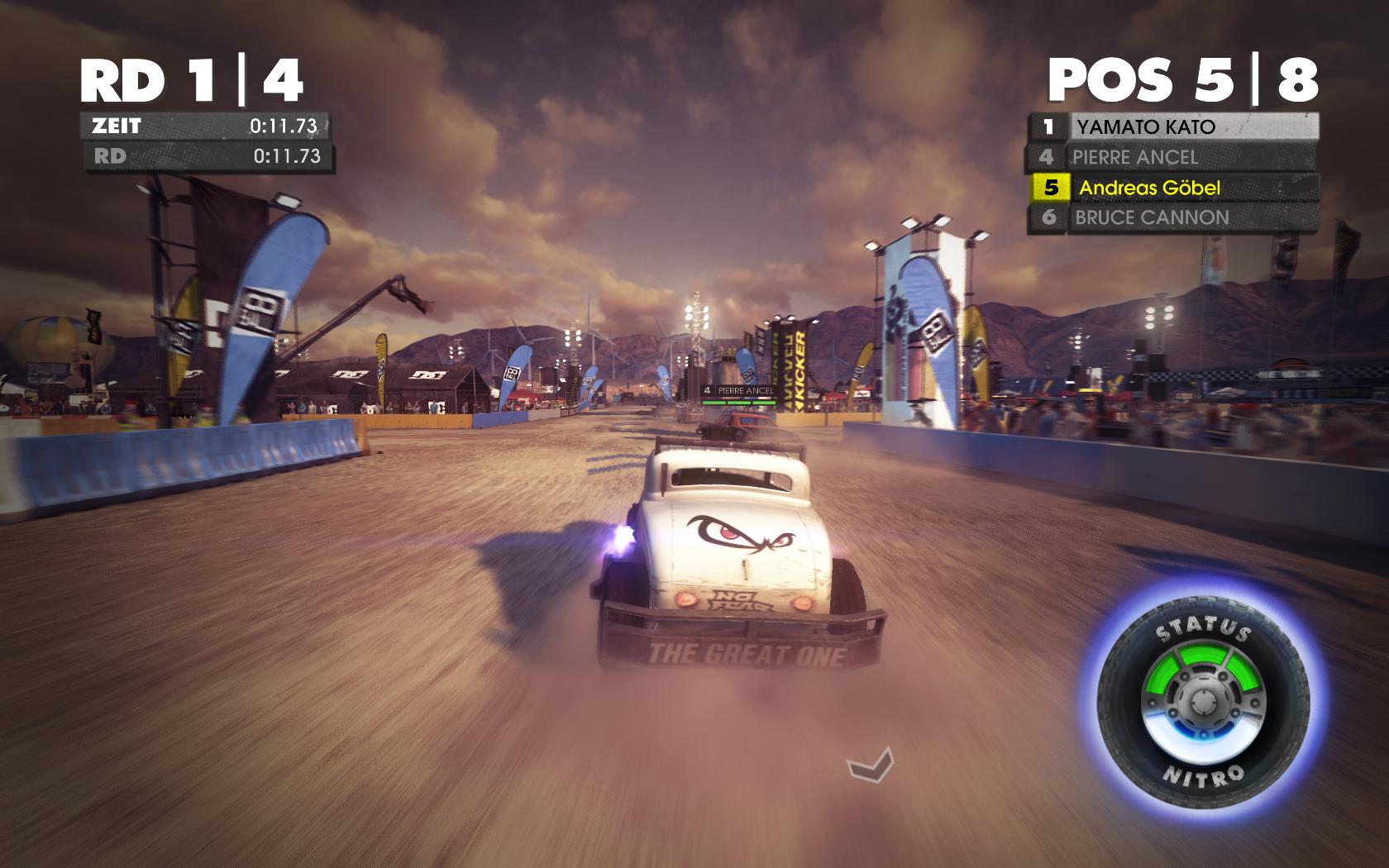Select Yamato Kato in the standings list
Image resolution: width=1389 pixels, height=868 pixels.
[x=1174, y=127]
